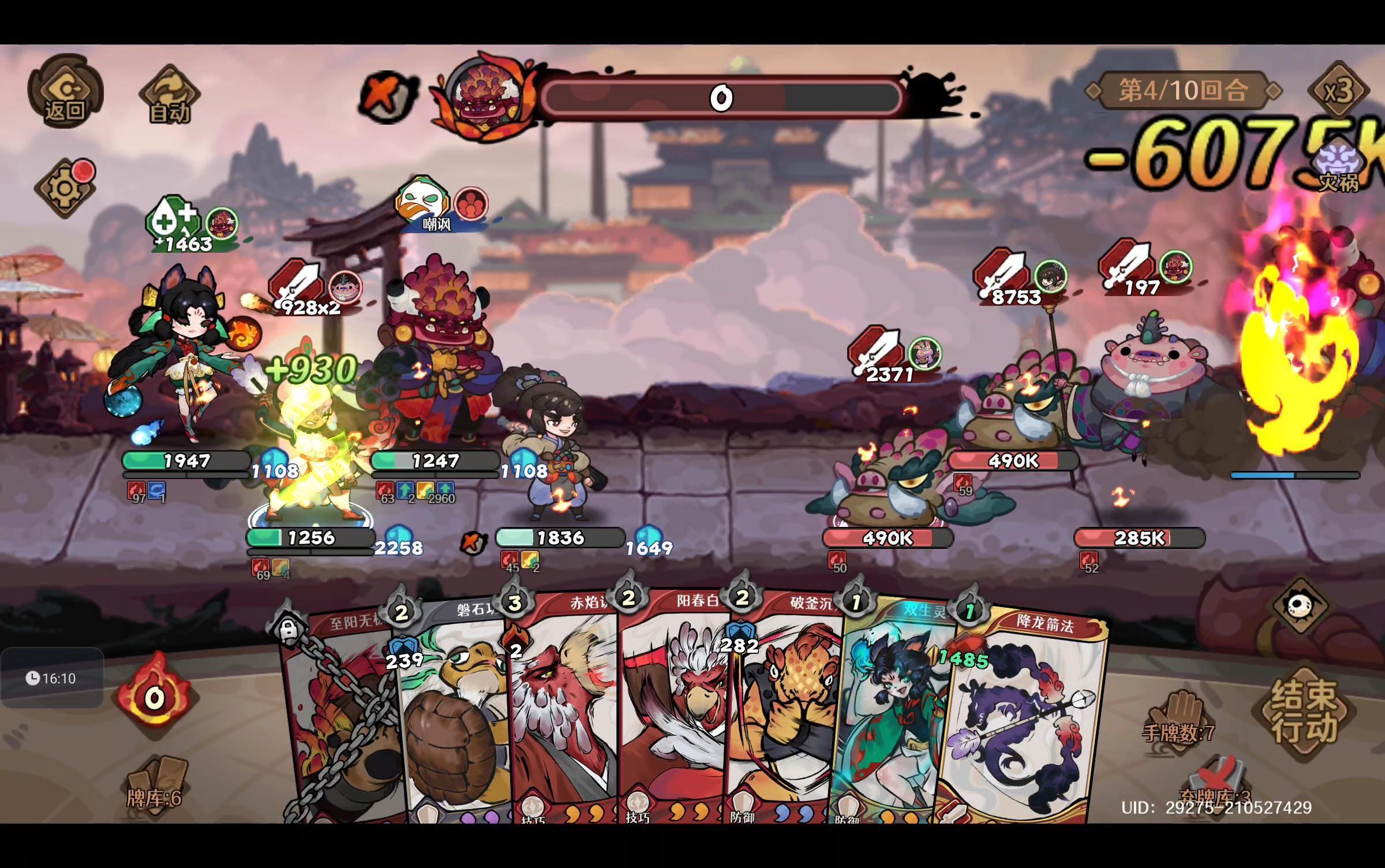This screenshot has height=868, width=1385.
Task: Click the 返回 back button
Action: coord(65,91)
